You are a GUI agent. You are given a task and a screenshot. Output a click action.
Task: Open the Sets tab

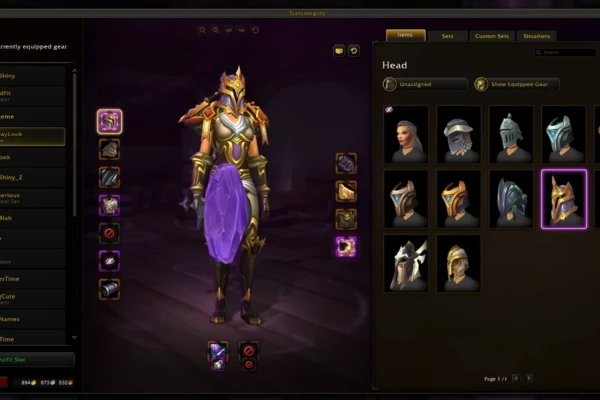click(x=447, y=36)
